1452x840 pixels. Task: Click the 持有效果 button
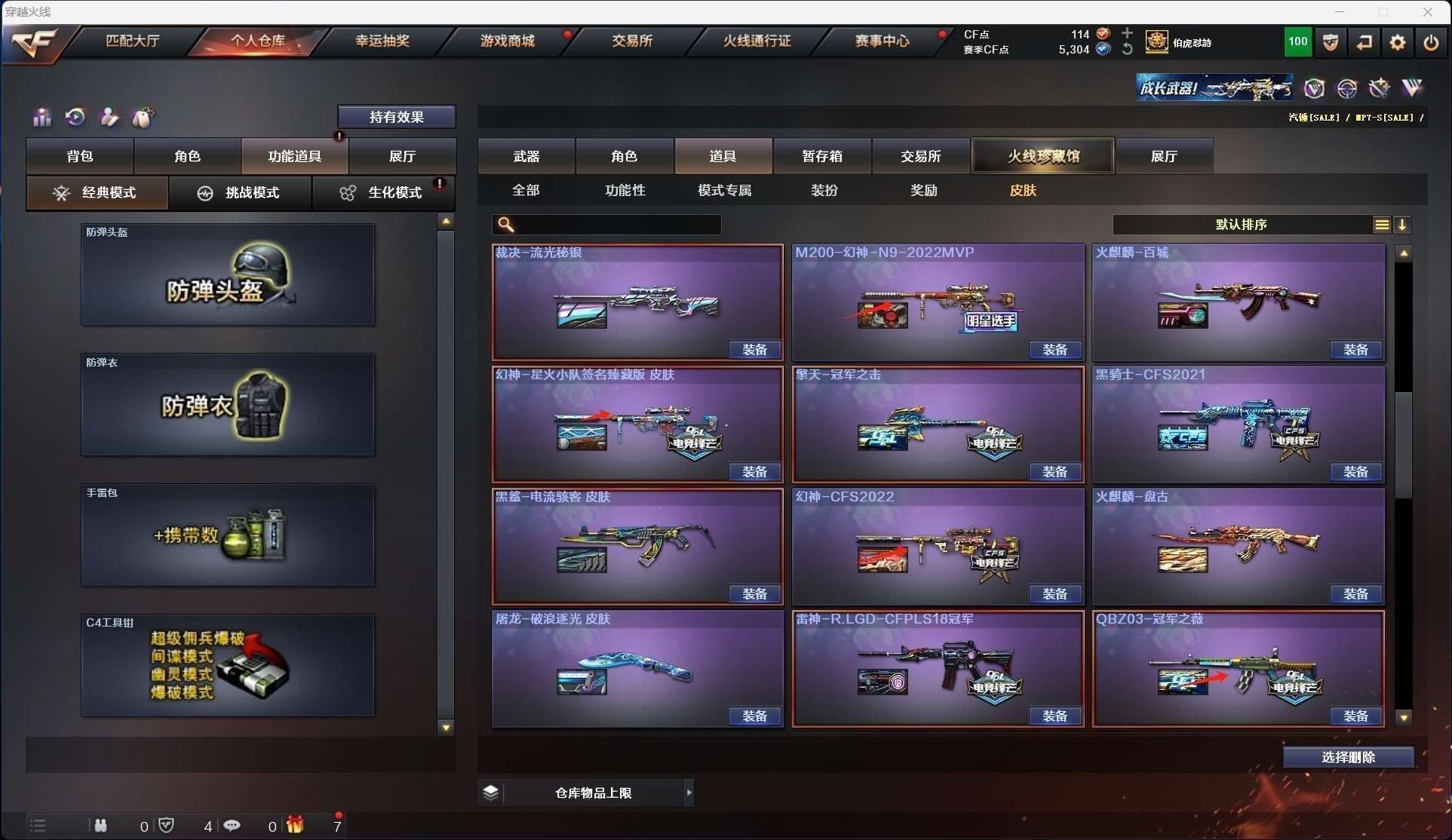tap(397, 117)
